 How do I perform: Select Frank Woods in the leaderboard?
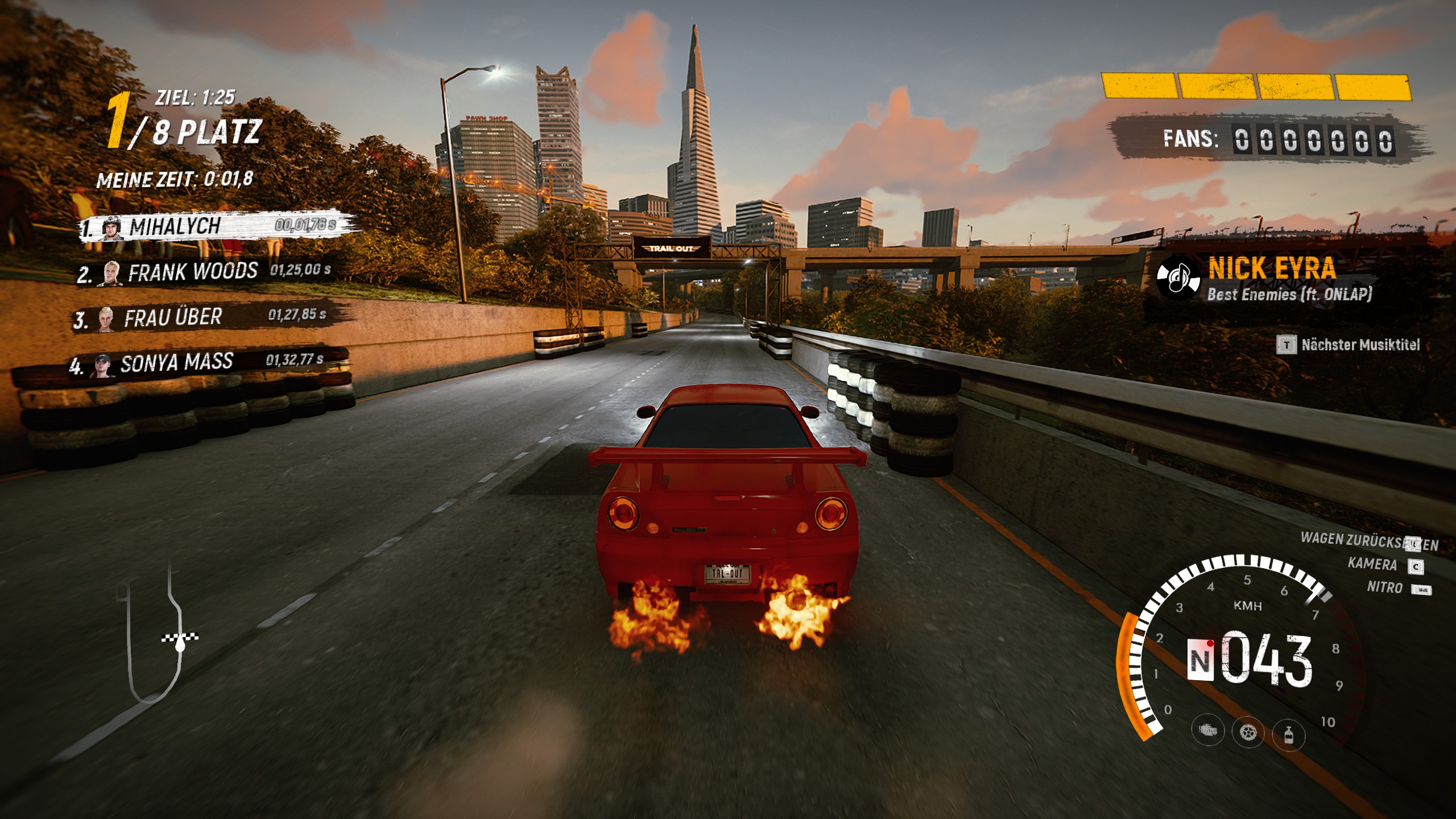point(205,272)
